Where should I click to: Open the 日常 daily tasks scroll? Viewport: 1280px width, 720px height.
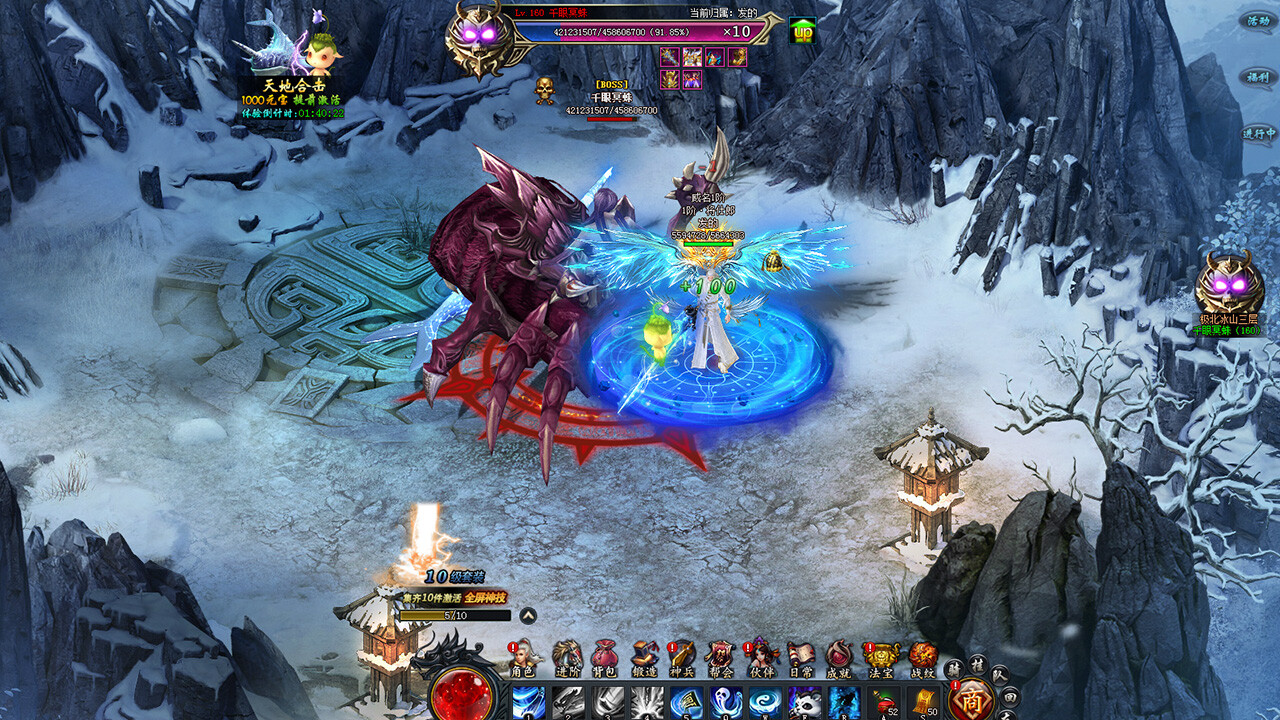pos(801,657)
